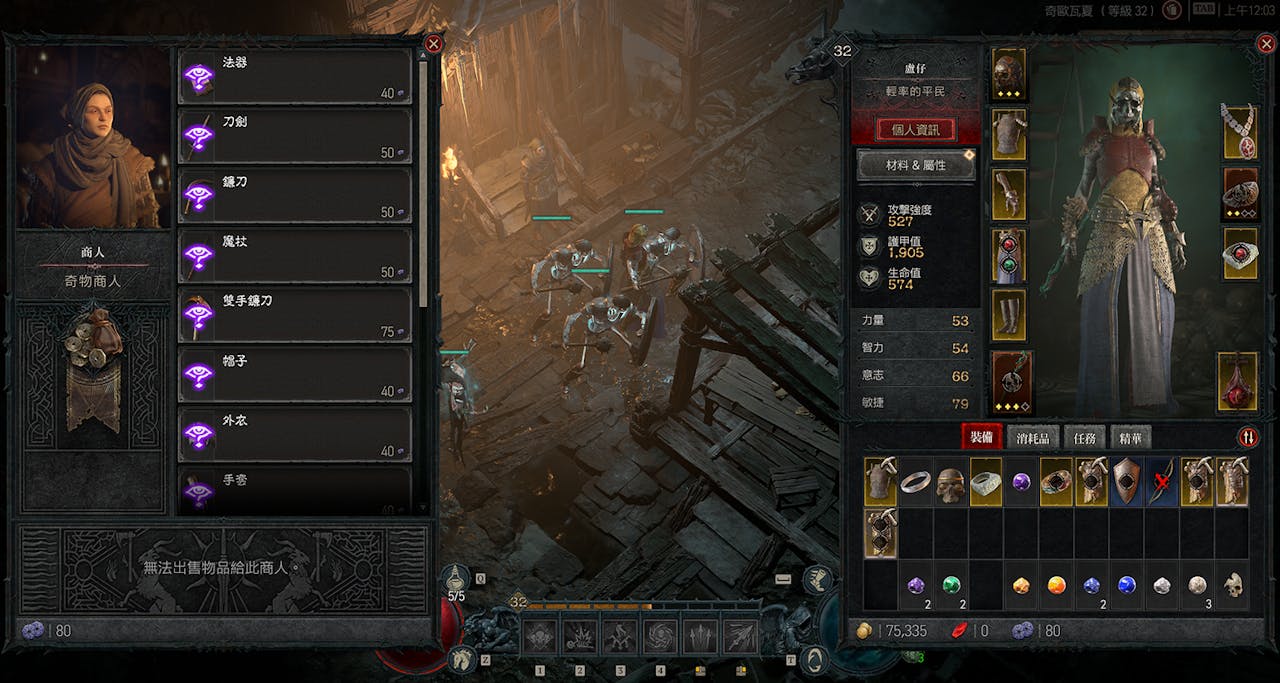Viewport: 1280px width, 683px height.
Task: Show the 材料 & 屬性 details
Action: click(x=915, y=165)
